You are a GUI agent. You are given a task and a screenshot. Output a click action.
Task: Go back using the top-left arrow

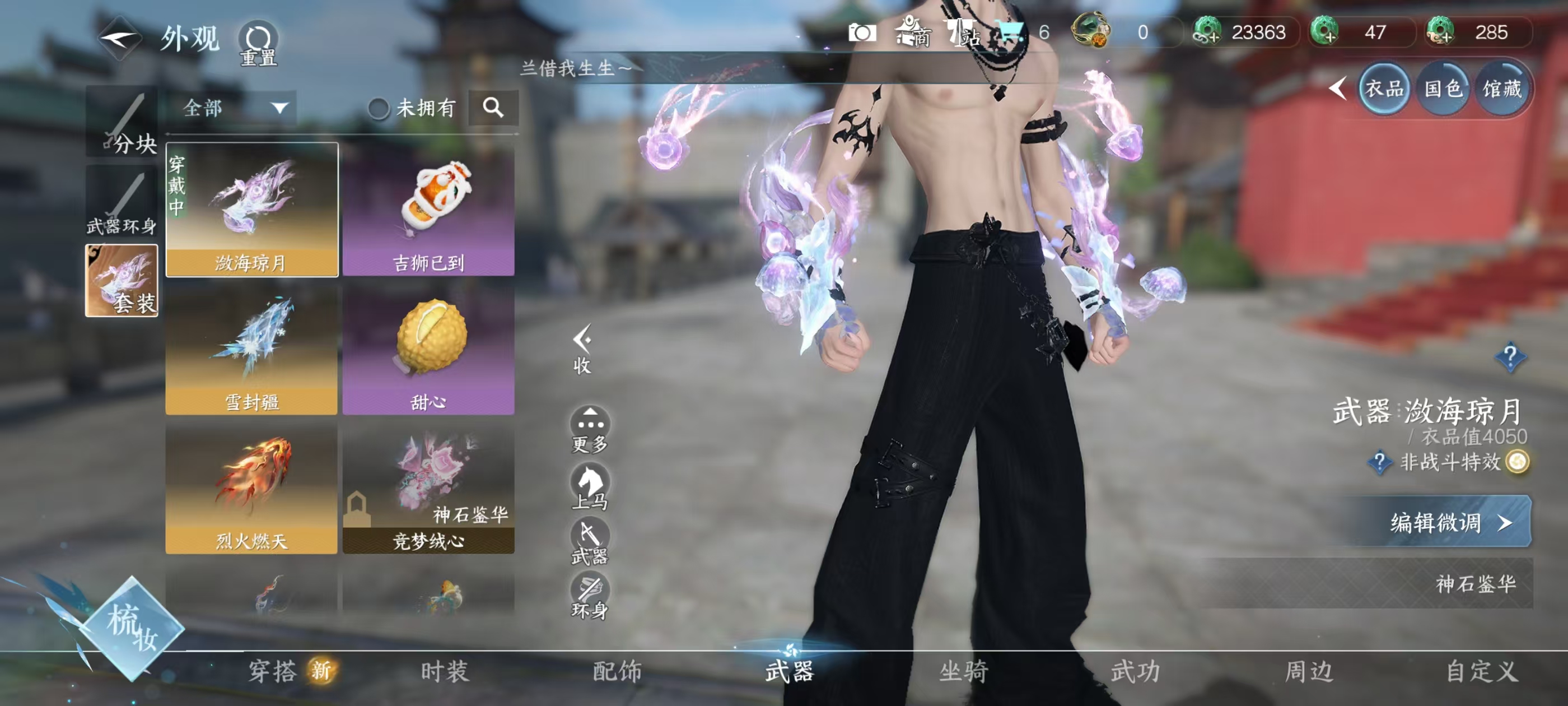pos(119,39)
